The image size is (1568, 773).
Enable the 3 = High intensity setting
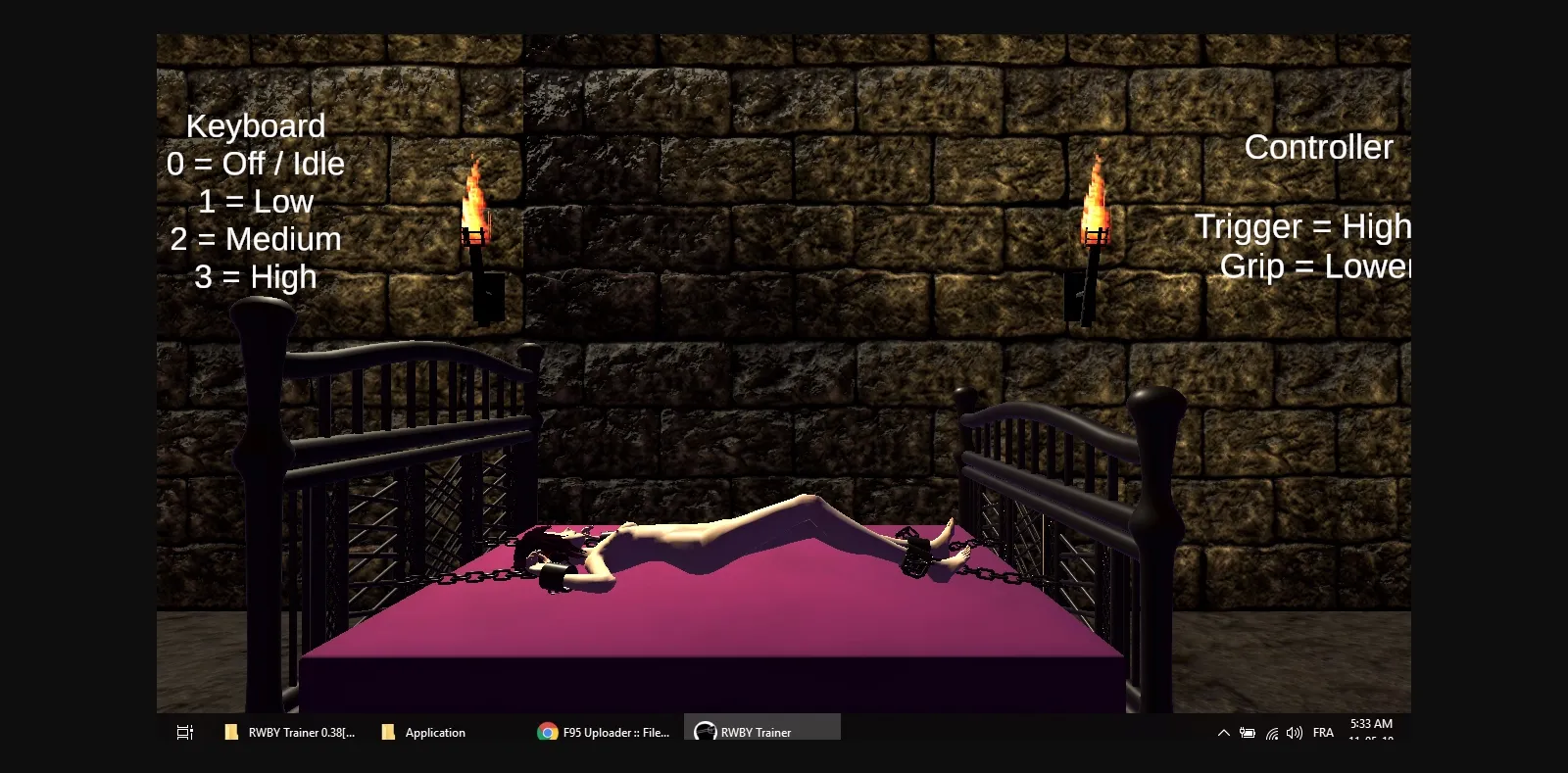click(x=257, y=277)
